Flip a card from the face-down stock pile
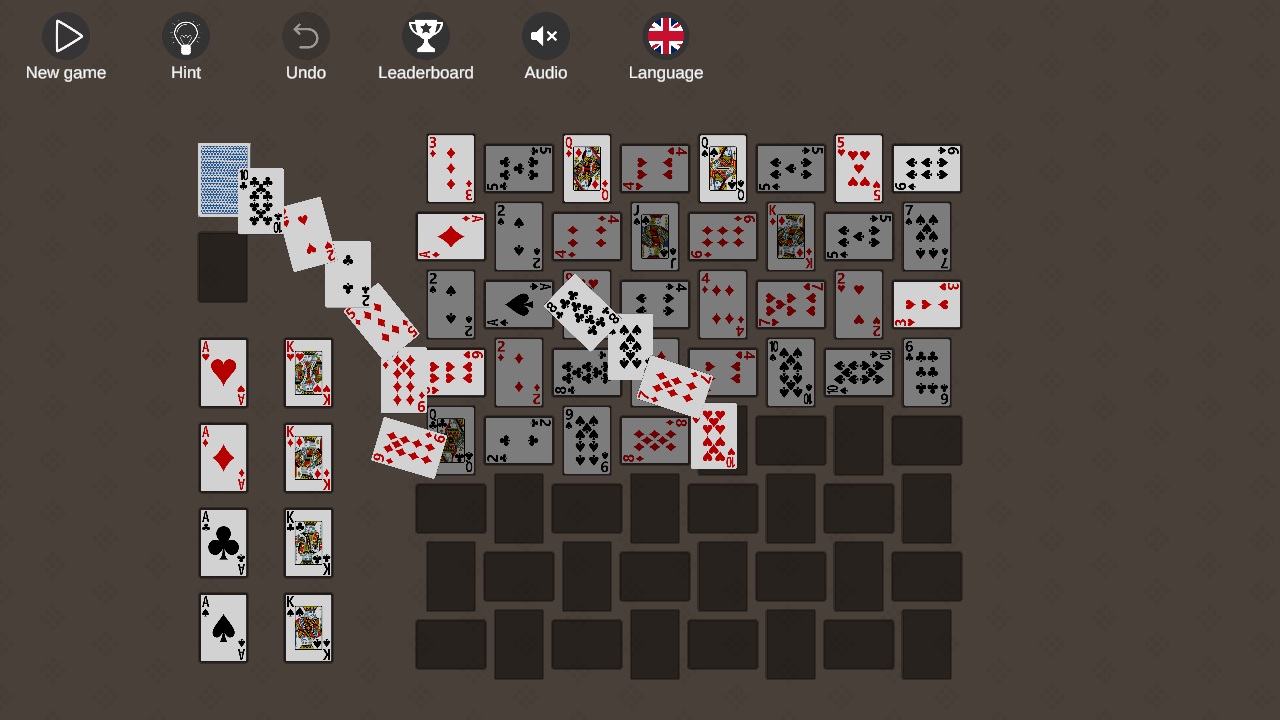This screenshot has height=720, width=1280. pos(223,180)
